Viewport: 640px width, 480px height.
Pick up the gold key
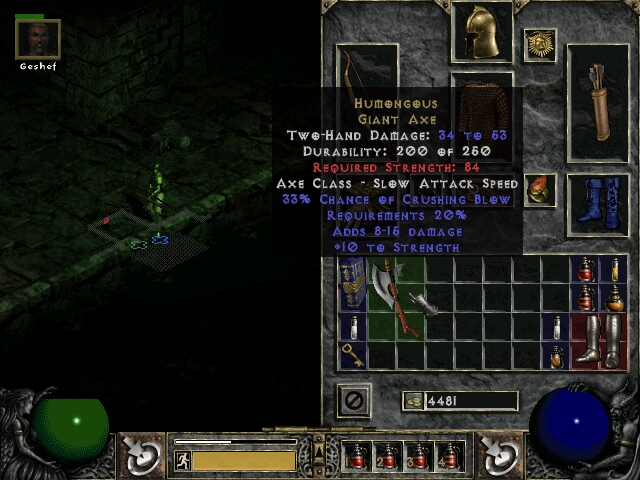coord(351,353)
